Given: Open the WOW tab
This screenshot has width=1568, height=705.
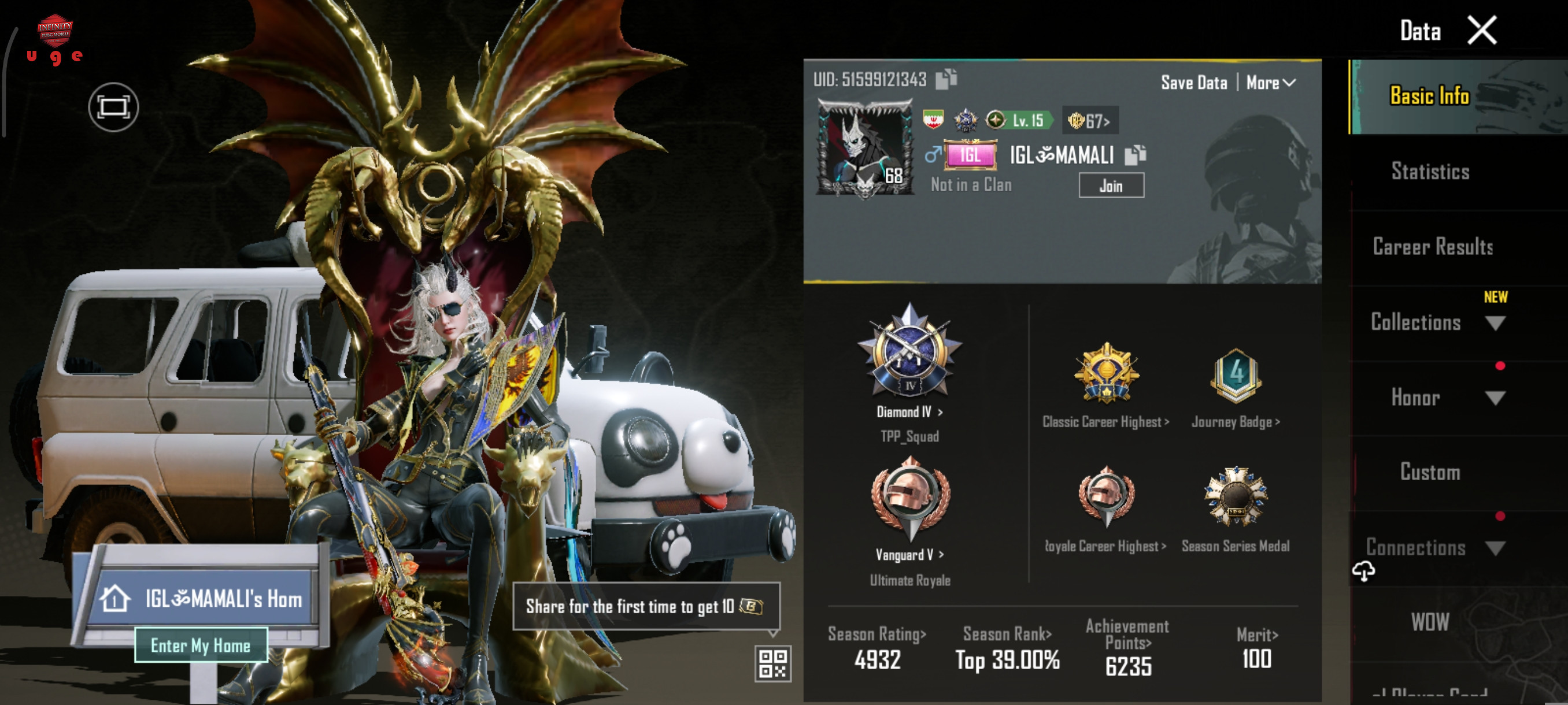Looking at the screenshot, I should 1430,622.
